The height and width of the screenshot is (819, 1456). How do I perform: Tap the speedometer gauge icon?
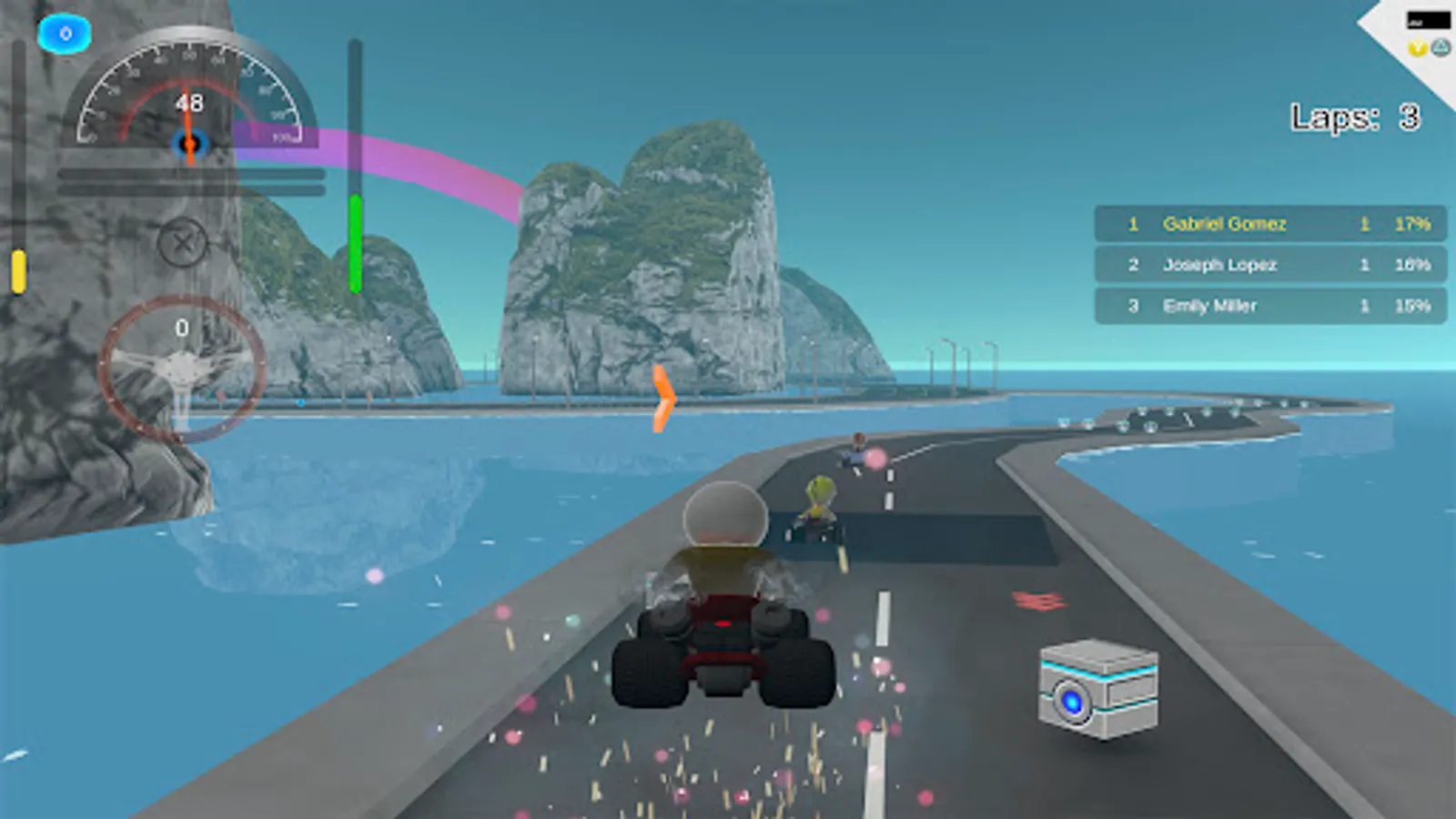point(187,100)
